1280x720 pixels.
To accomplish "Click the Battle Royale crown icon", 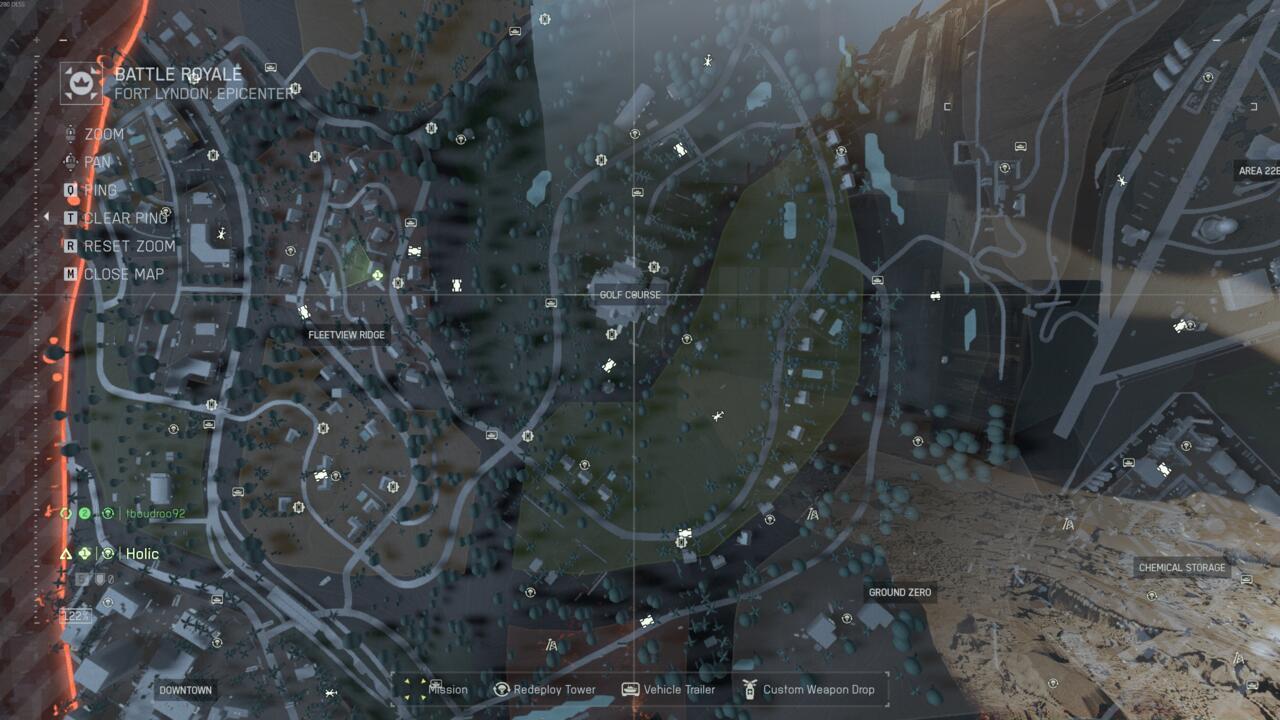I will pos(78,83).
